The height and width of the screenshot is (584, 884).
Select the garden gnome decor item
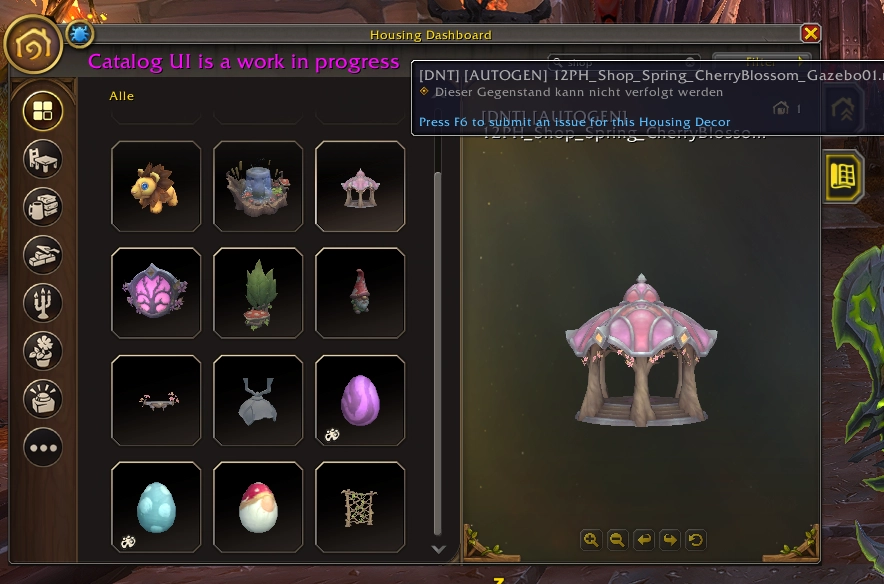coord(360,293)
